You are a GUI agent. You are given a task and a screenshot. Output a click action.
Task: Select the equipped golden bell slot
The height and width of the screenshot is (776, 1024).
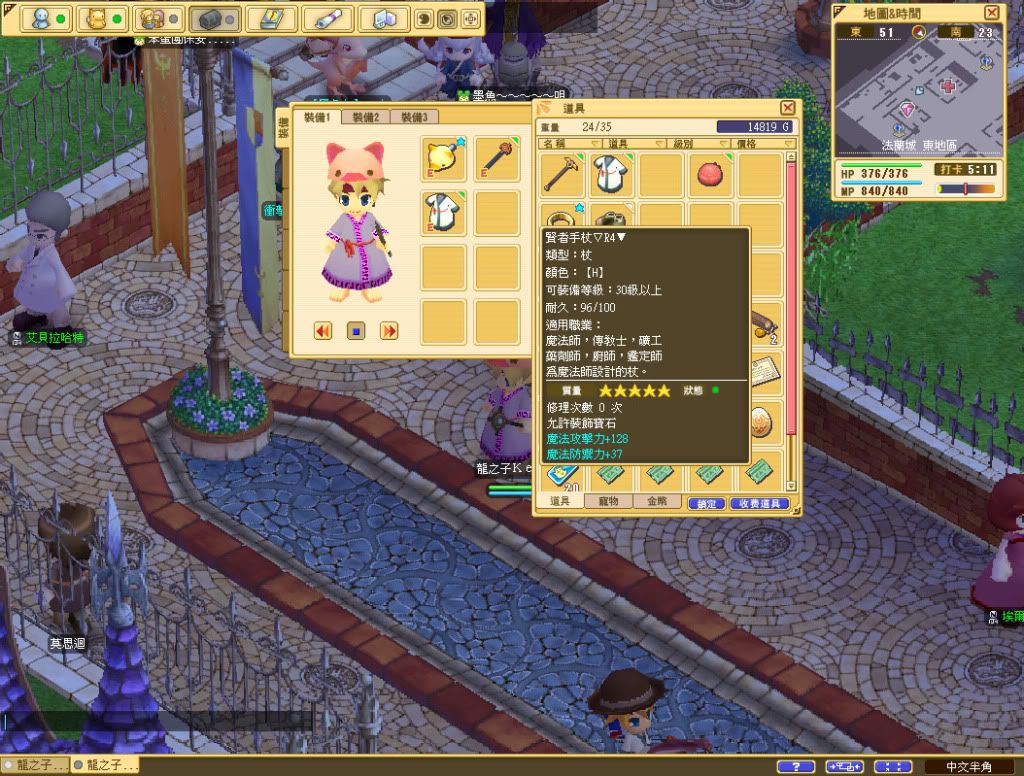(445, 159)
